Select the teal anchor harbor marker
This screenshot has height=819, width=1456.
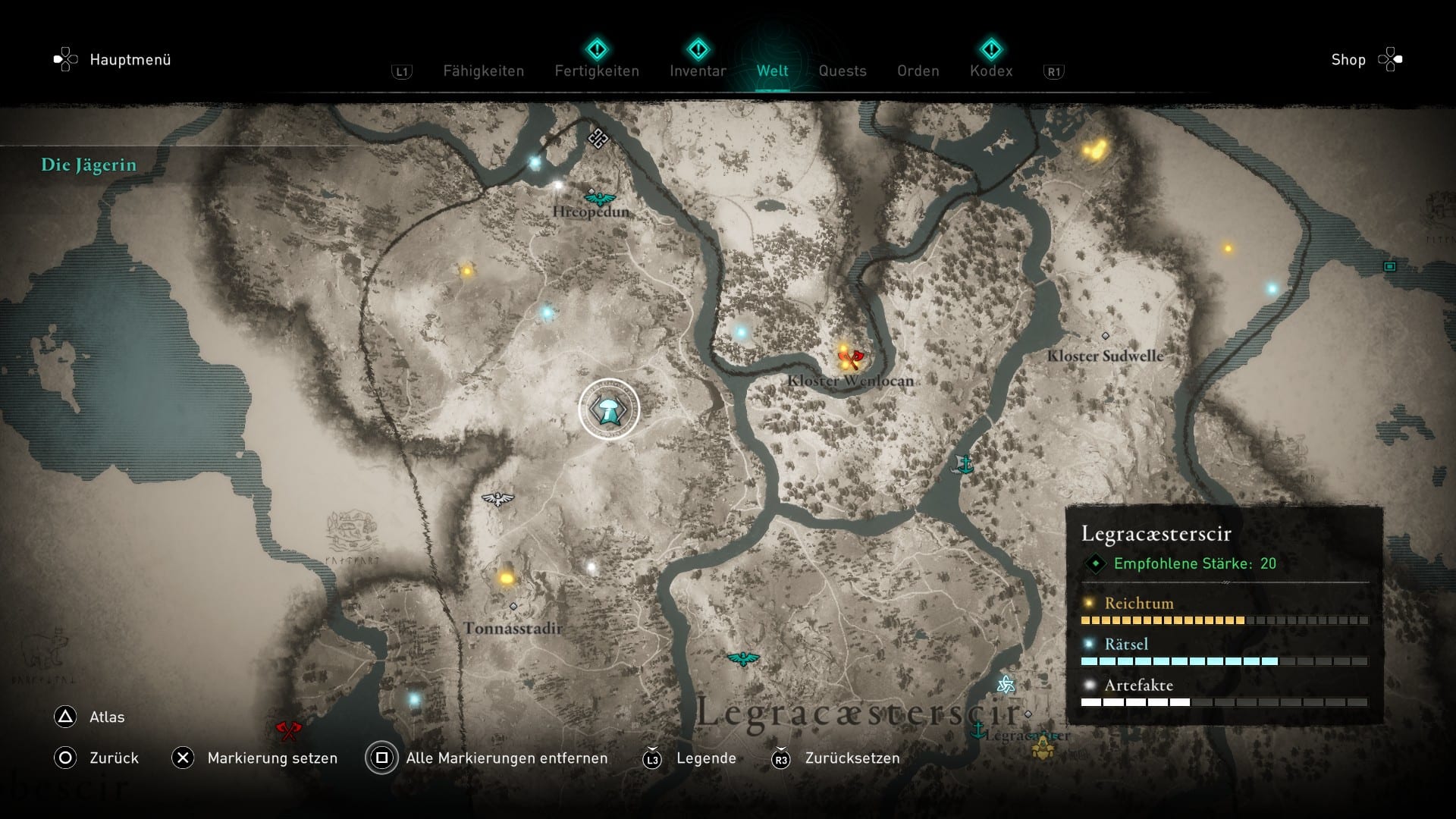point(965,464)
